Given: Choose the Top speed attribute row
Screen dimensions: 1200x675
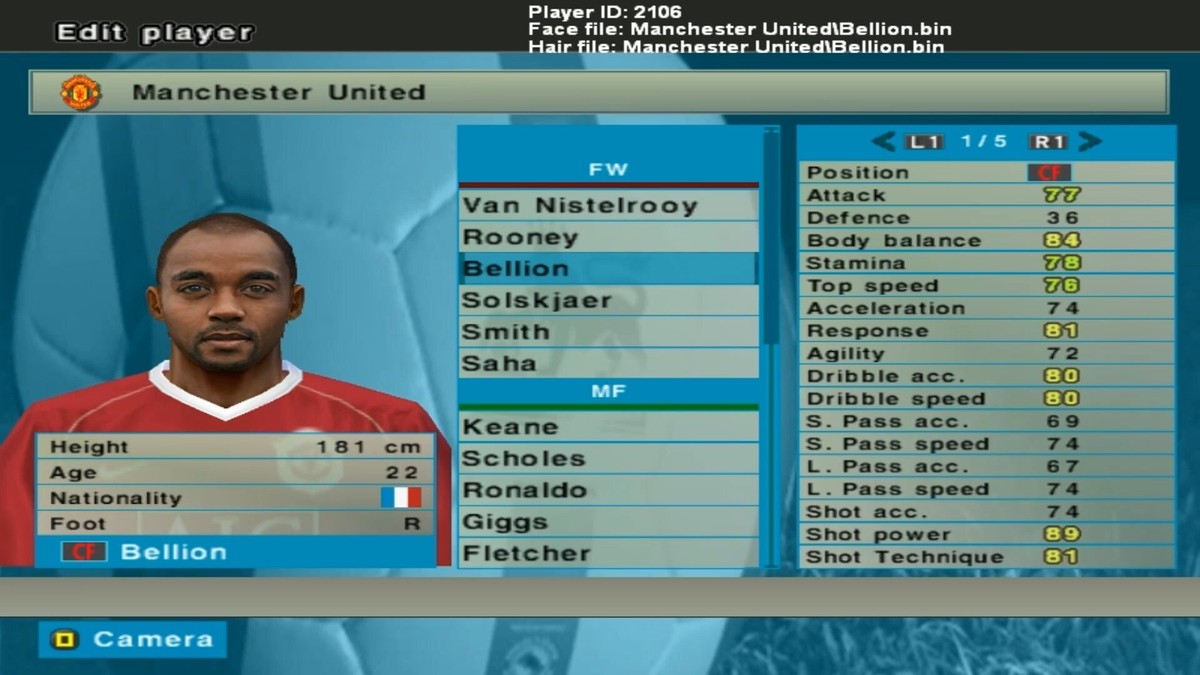Looking at the screenshot, I should click(x=986, y=286).
